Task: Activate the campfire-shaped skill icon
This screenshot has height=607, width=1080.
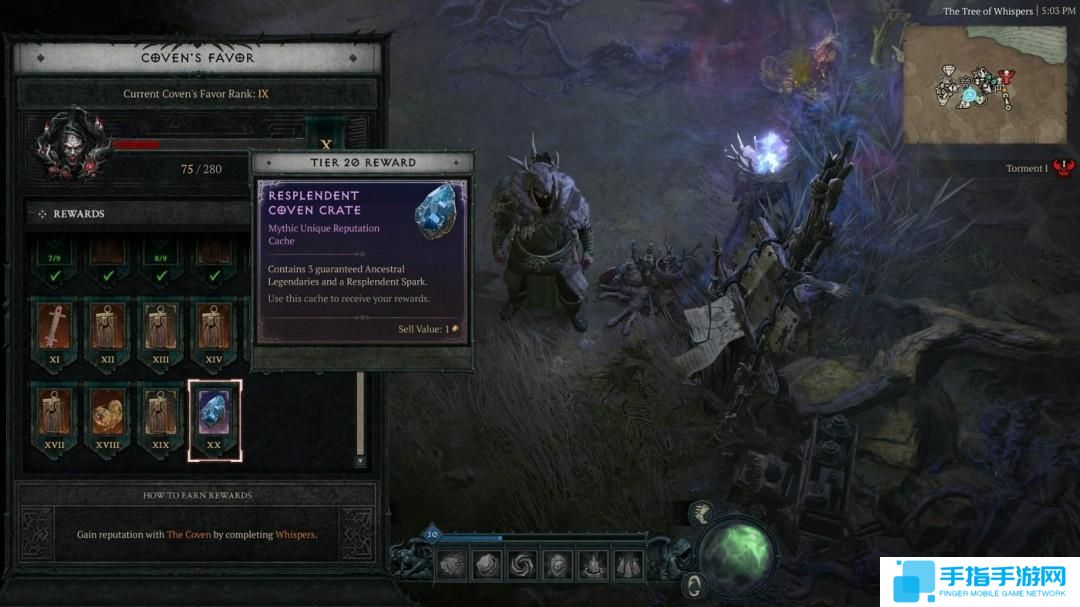Action: coord(592,565)
